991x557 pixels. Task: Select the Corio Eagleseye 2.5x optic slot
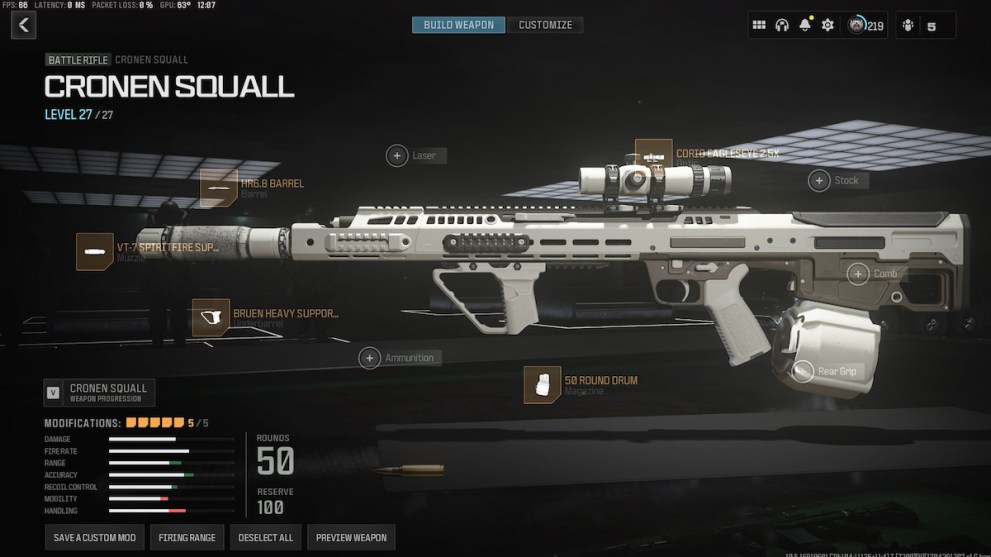(654, 157)
